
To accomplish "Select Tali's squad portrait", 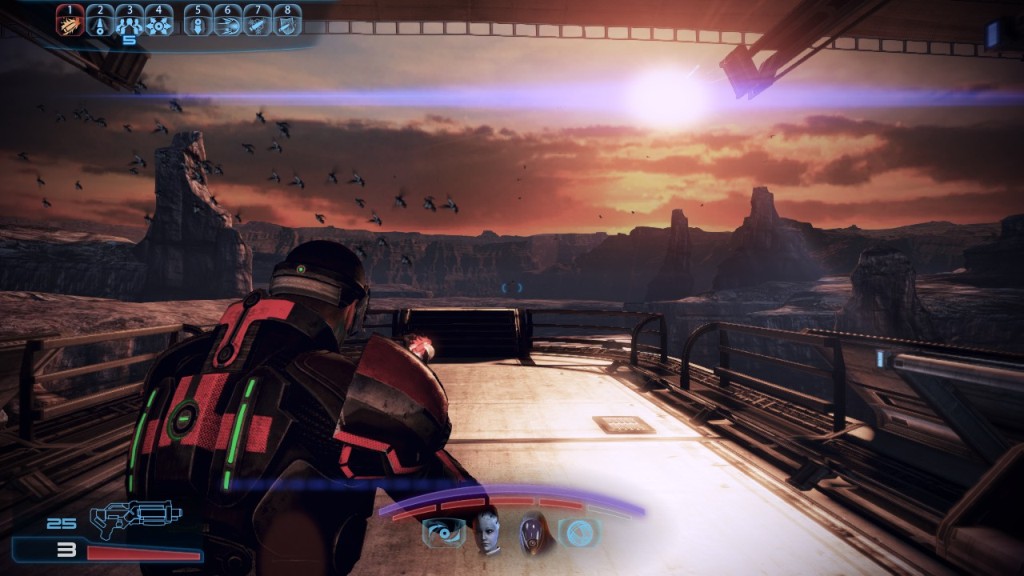I will click(536, 532).
